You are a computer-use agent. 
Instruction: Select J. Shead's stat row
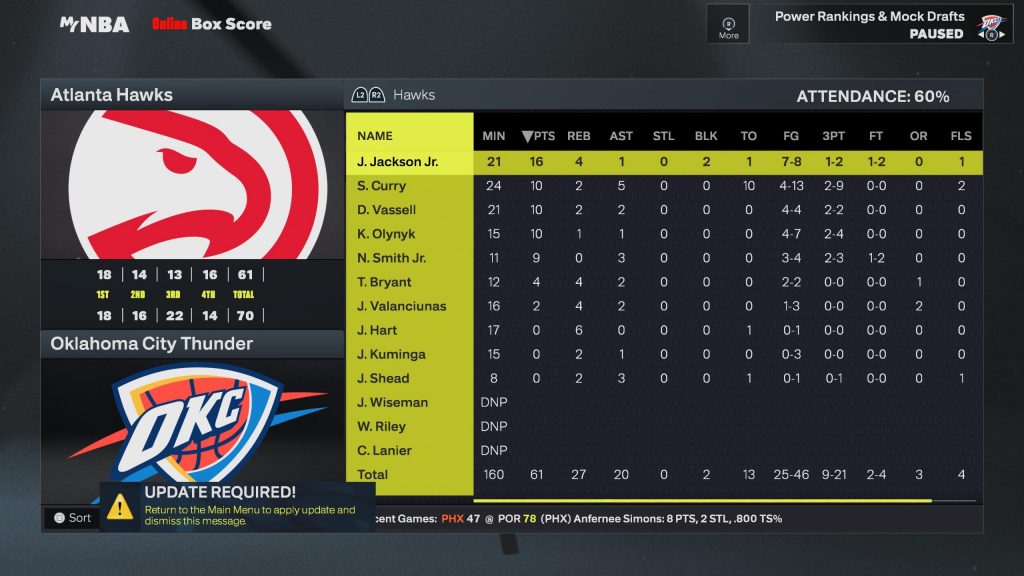(x=383, y=378)
